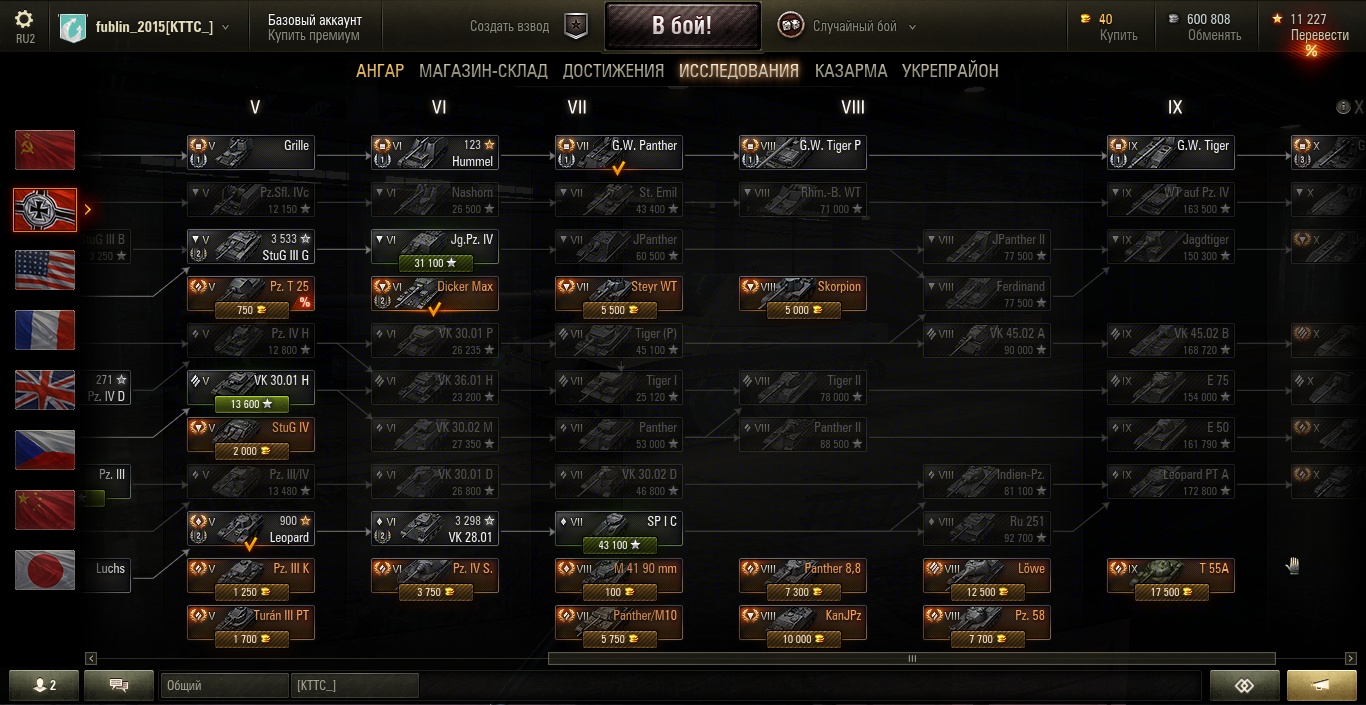Select the Hummel tank node
The width and height of the screenshot is (1366, 705).
pos(435,152)
